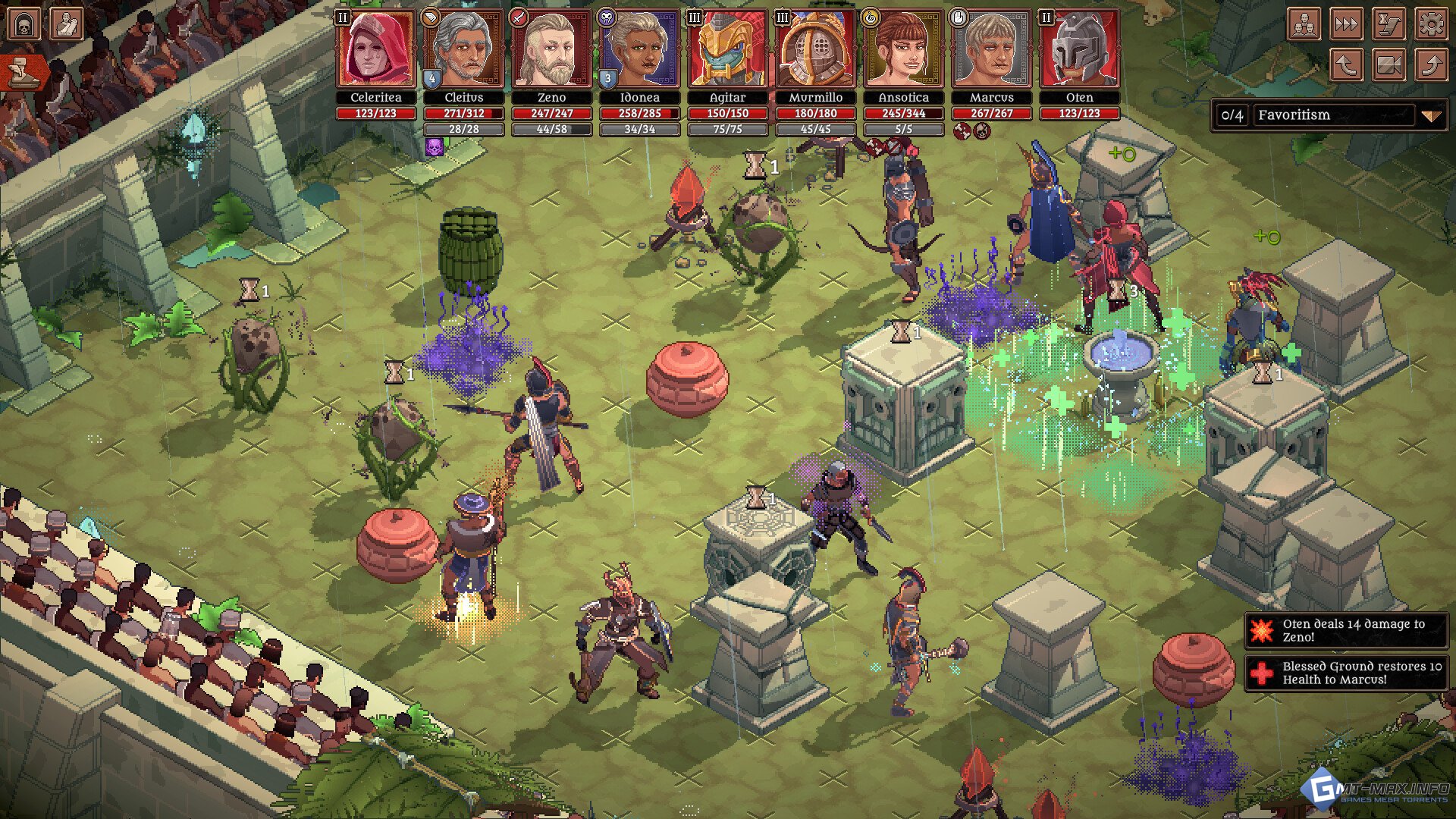The image size is (1456, 819).
Task: Select Ansotica's portrait
Action: point(904,50)
